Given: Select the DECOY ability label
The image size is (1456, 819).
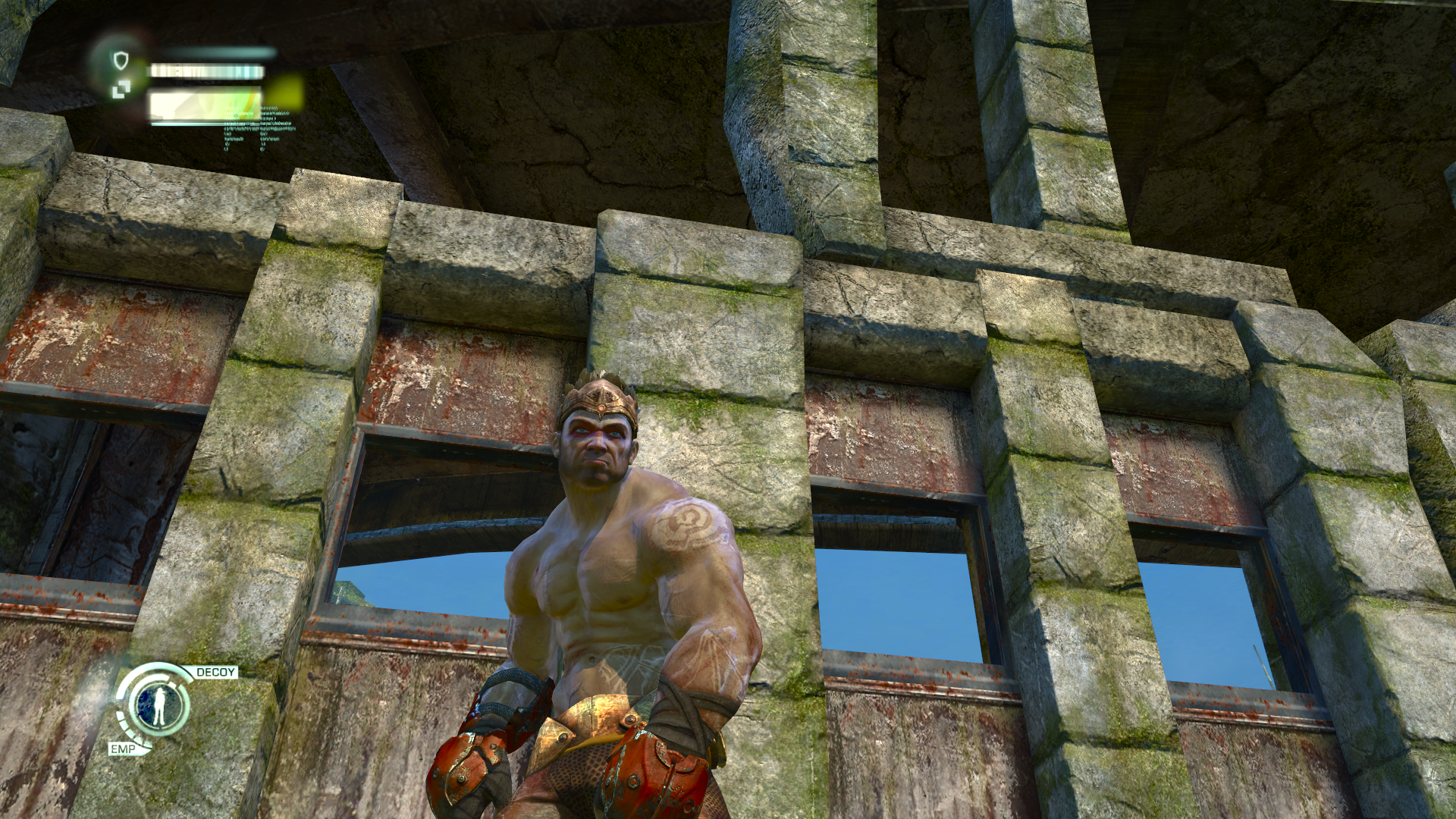Looking at the screenshot, I should (x=216, y=673).
